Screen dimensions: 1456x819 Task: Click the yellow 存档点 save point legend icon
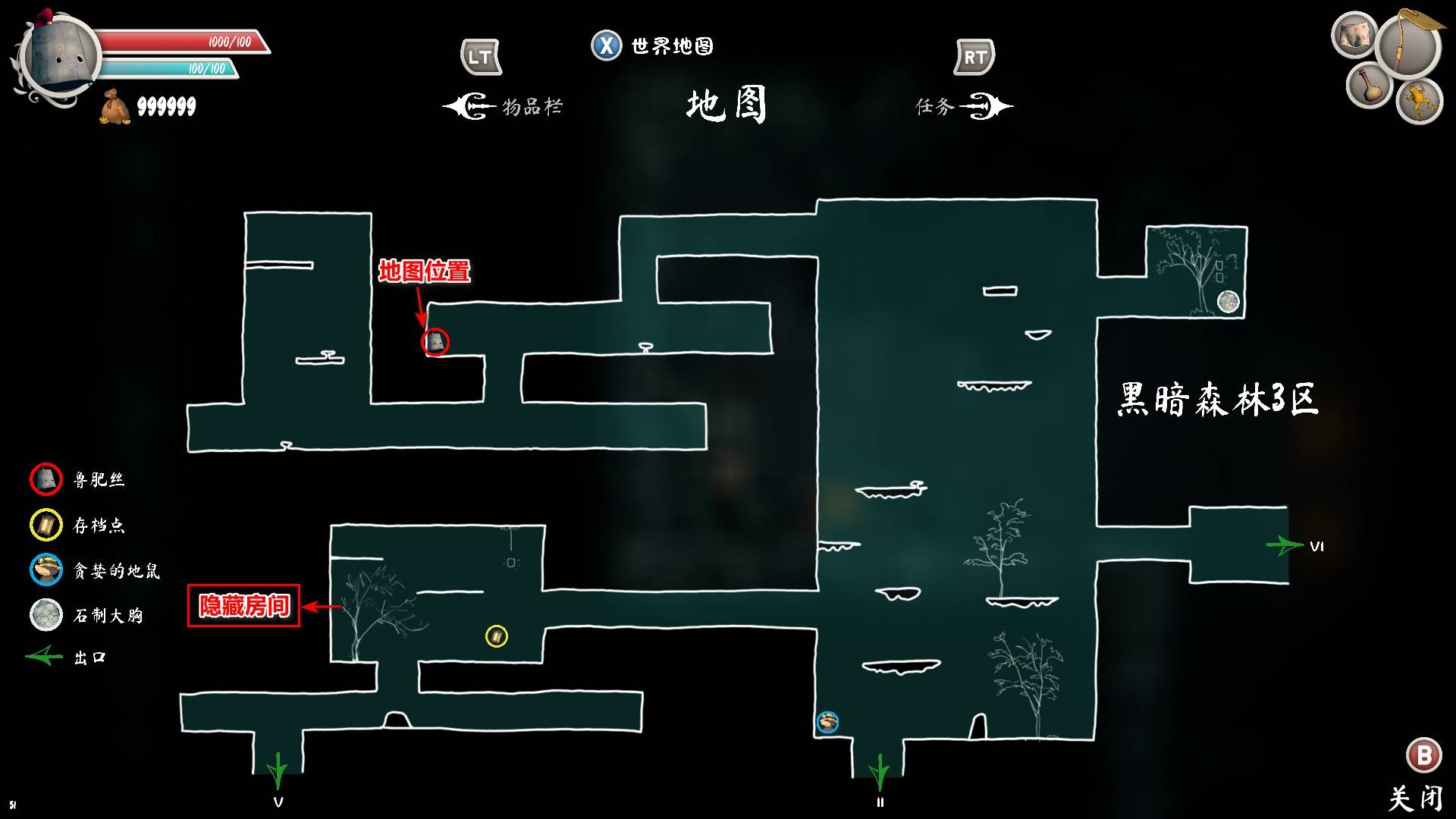pos(47,526)
